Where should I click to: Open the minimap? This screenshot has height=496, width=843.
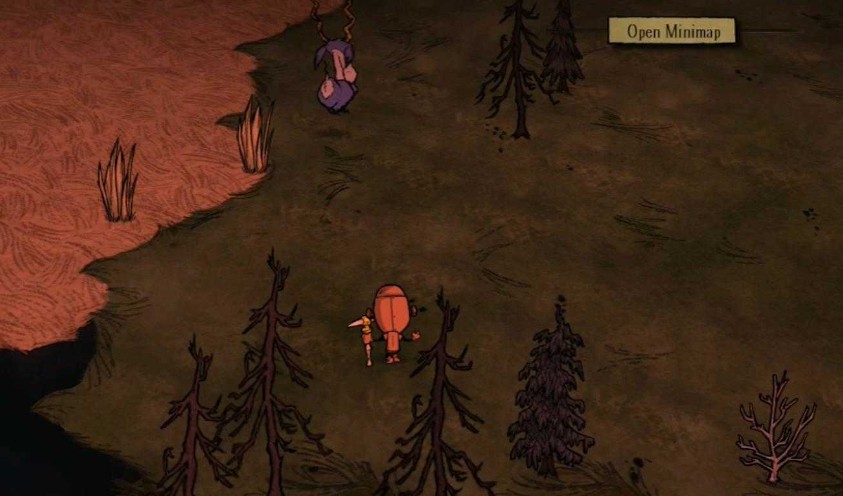(x=672, y=31)
